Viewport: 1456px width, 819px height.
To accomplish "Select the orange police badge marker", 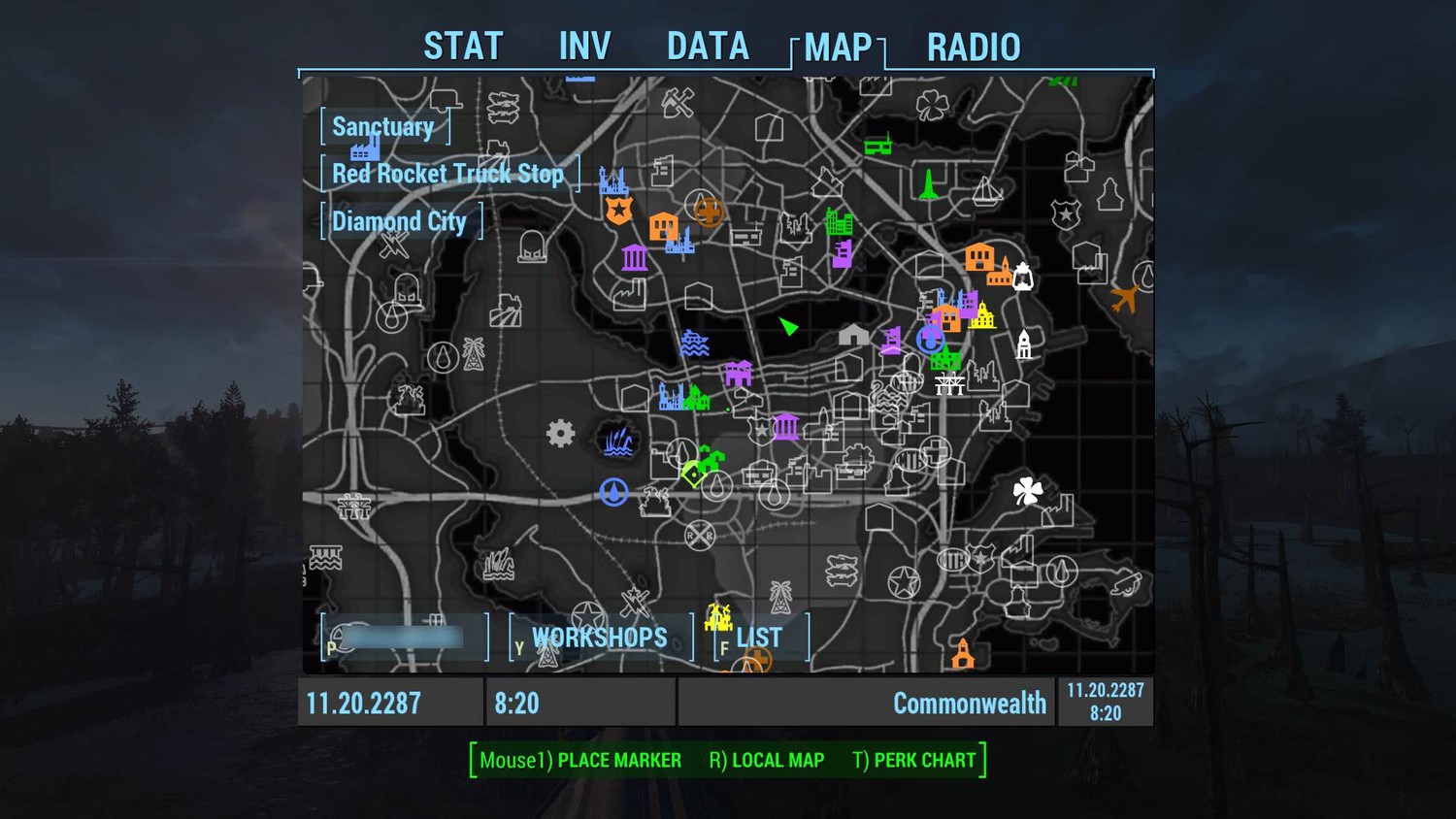I will pos(618,210).
